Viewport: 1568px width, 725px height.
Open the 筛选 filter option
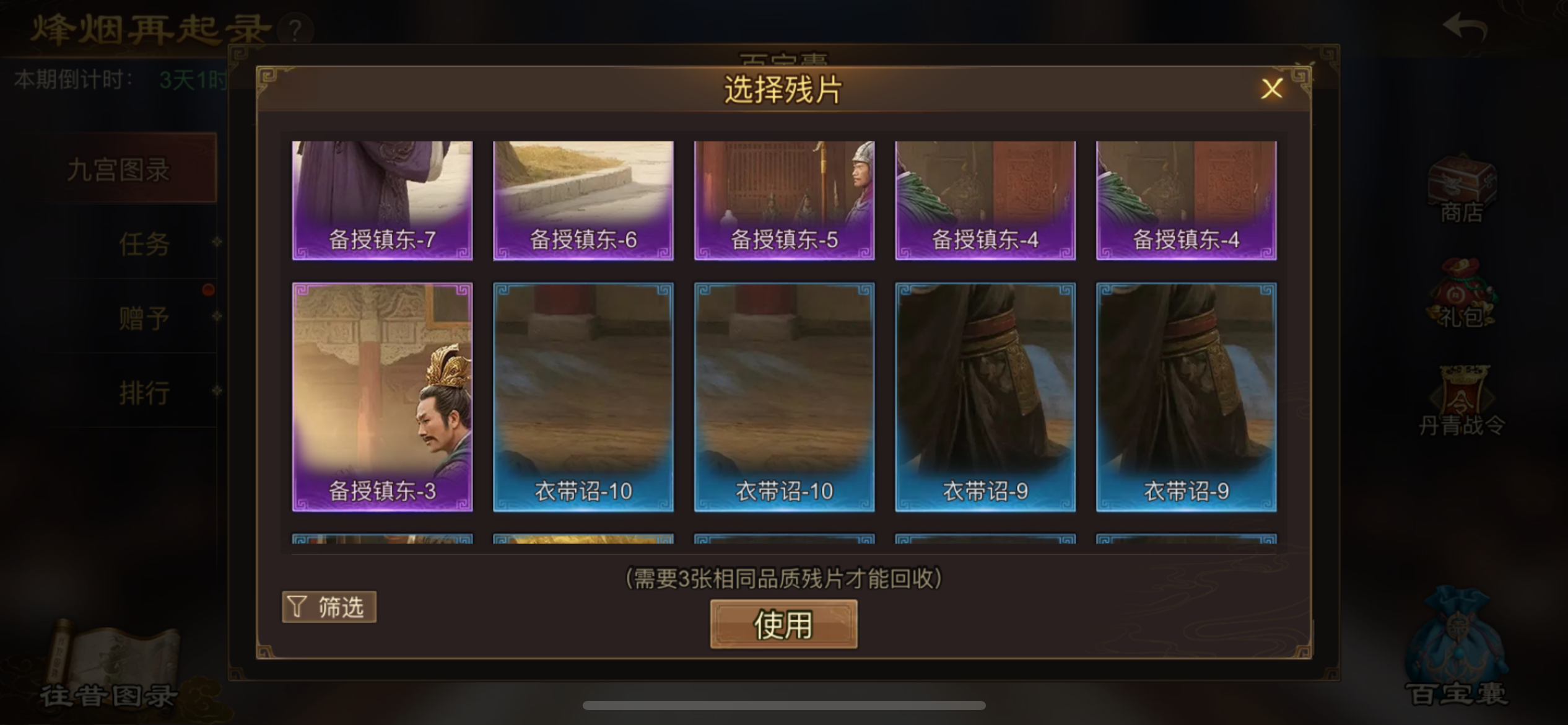pos(329,607)
